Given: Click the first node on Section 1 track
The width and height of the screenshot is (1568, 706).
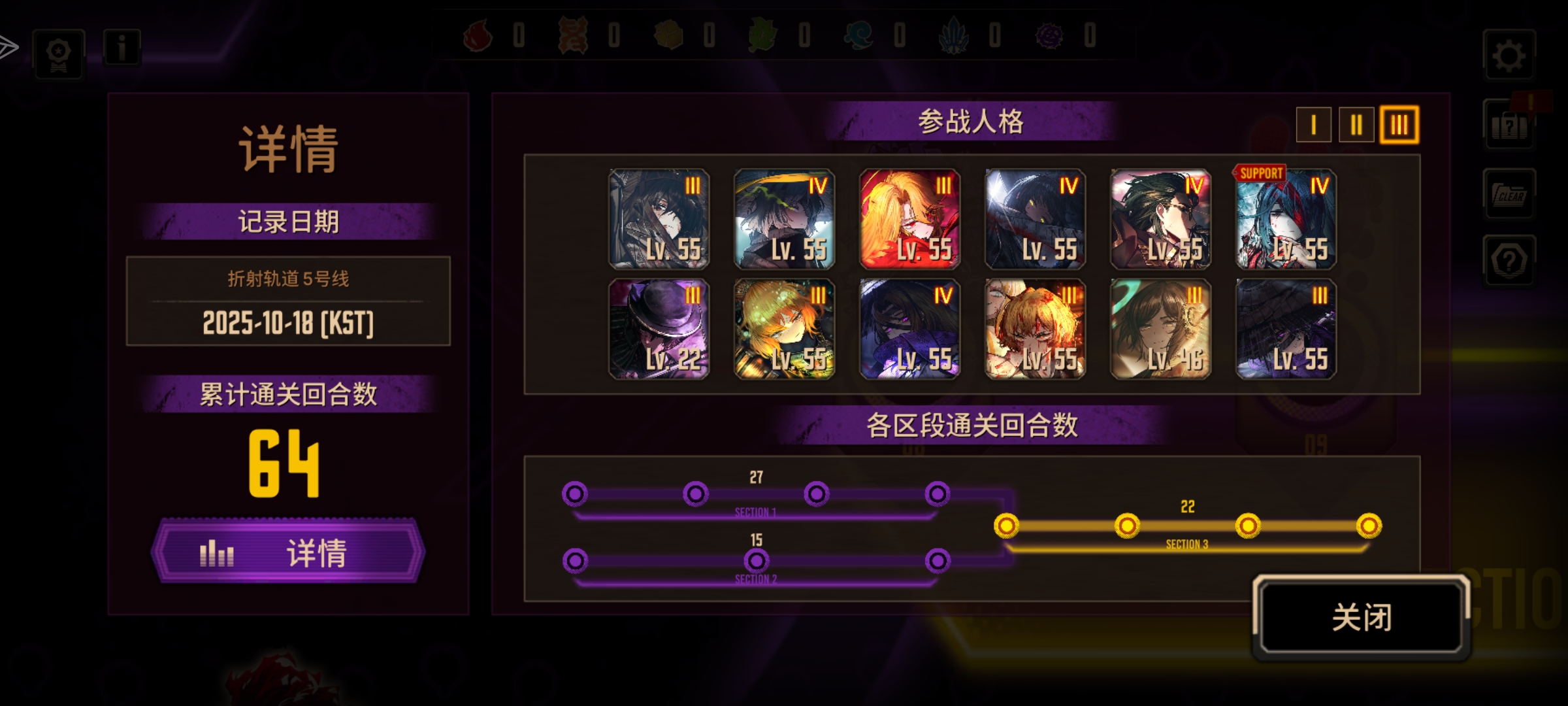Looking at the screenshot, I should [x=575, y=495].
